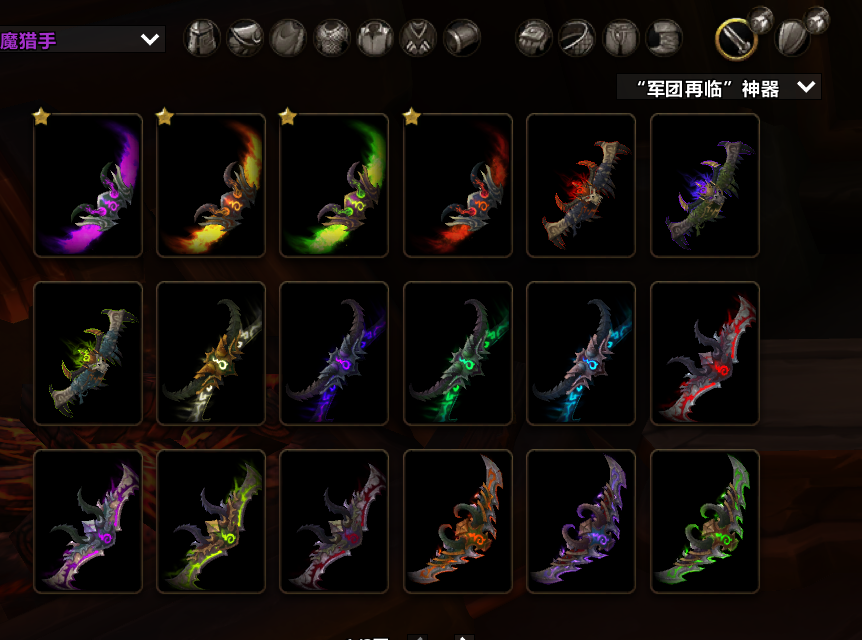Select the off-hand shield slot icon
Viewport: 862px width, 640px height.
(792, 38)
